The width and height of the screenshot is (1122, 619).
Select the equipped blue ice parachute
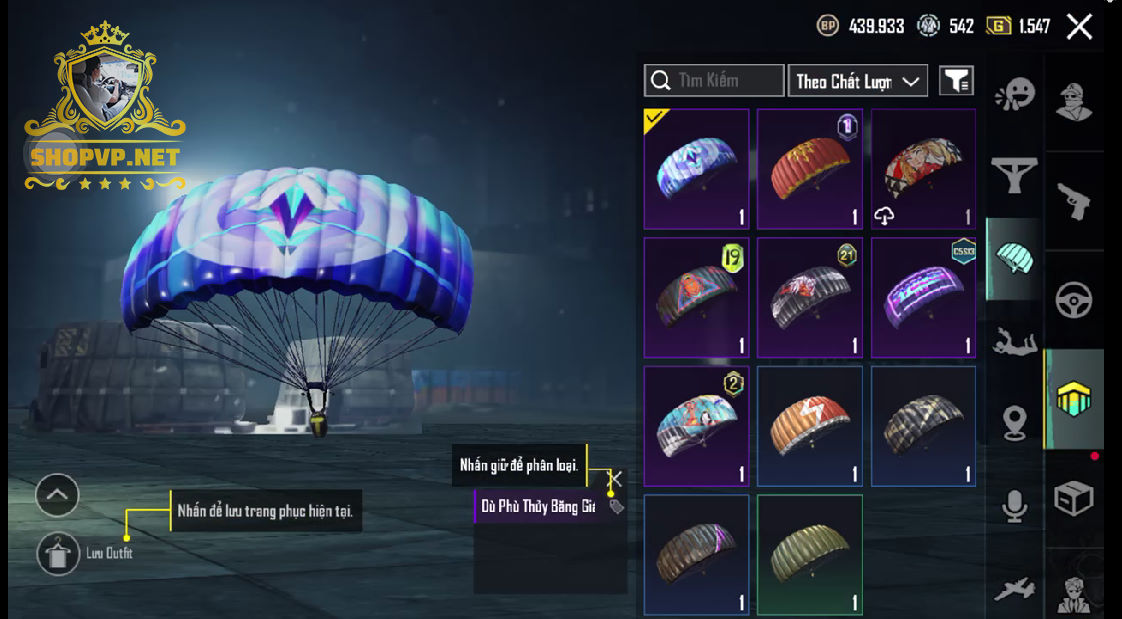(696, 169)
